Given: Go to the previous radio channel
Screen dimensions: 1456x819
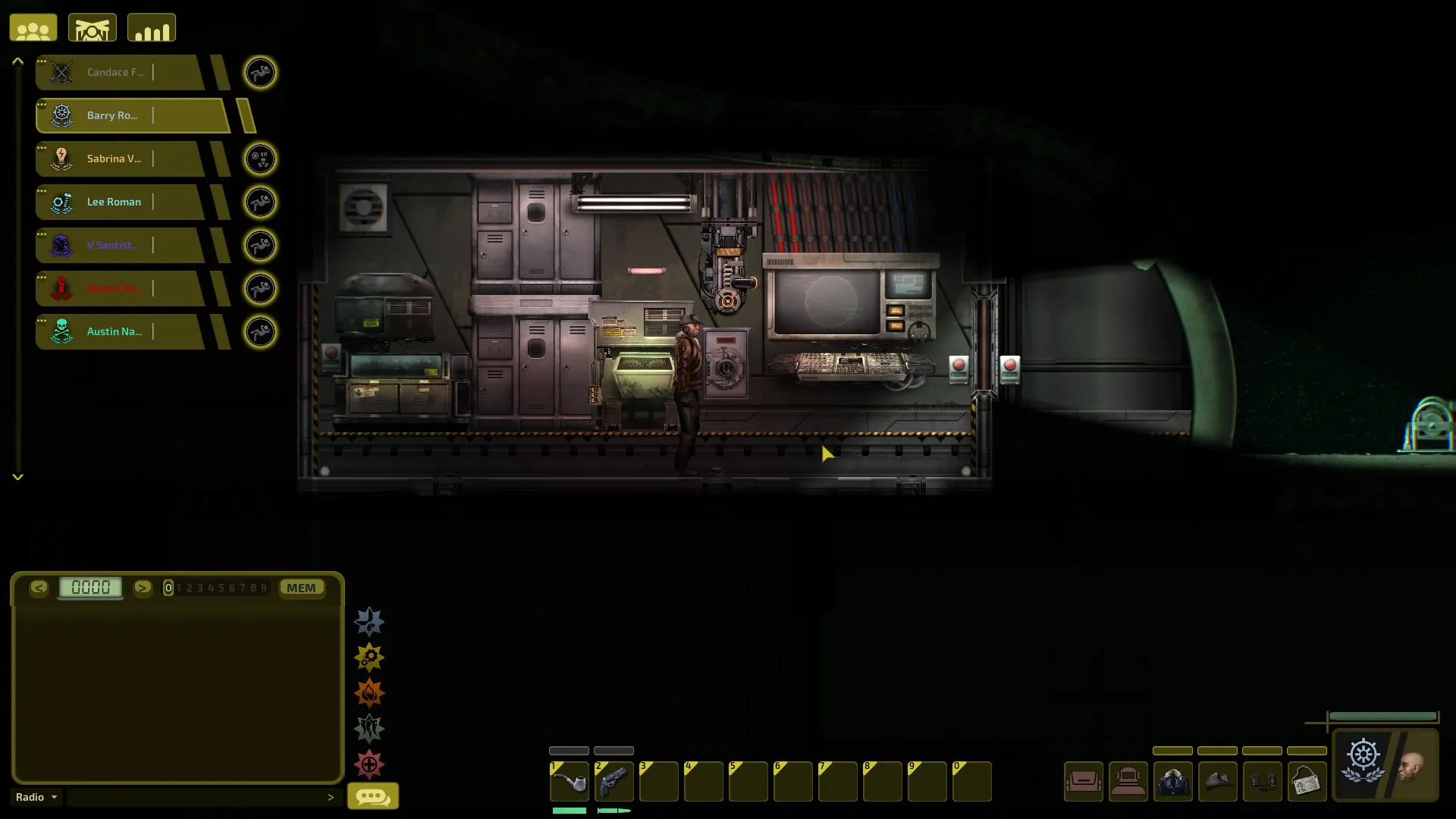Looking at the screenshot, I should tap(39, 588).
